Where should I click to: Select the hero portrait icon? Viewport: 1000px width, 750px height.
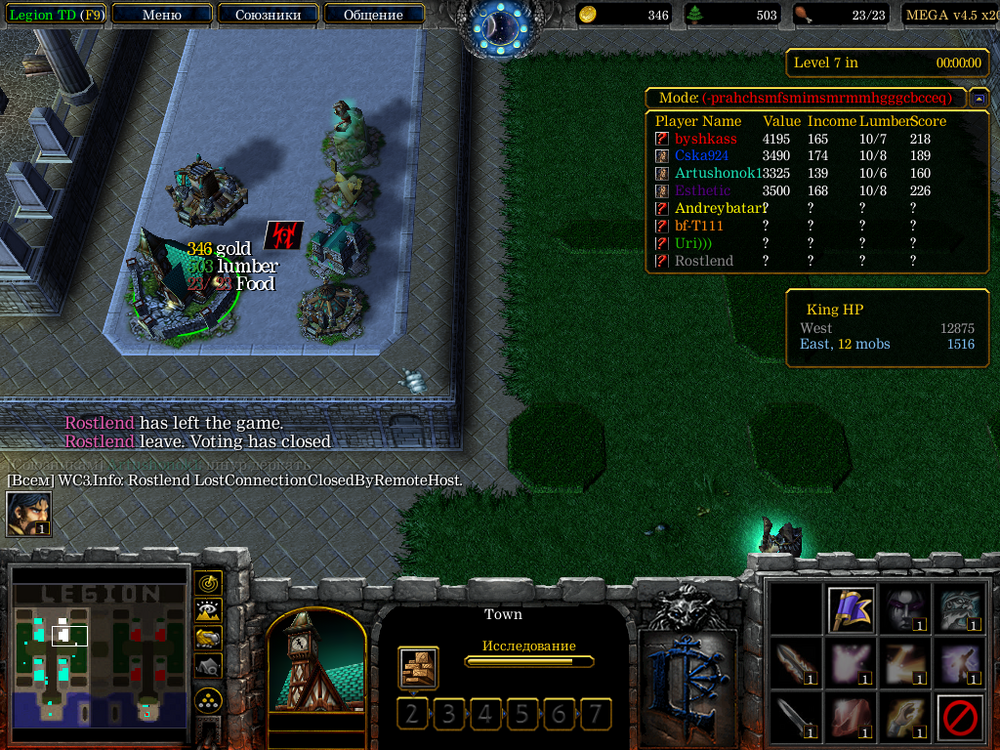pos(29,515)
